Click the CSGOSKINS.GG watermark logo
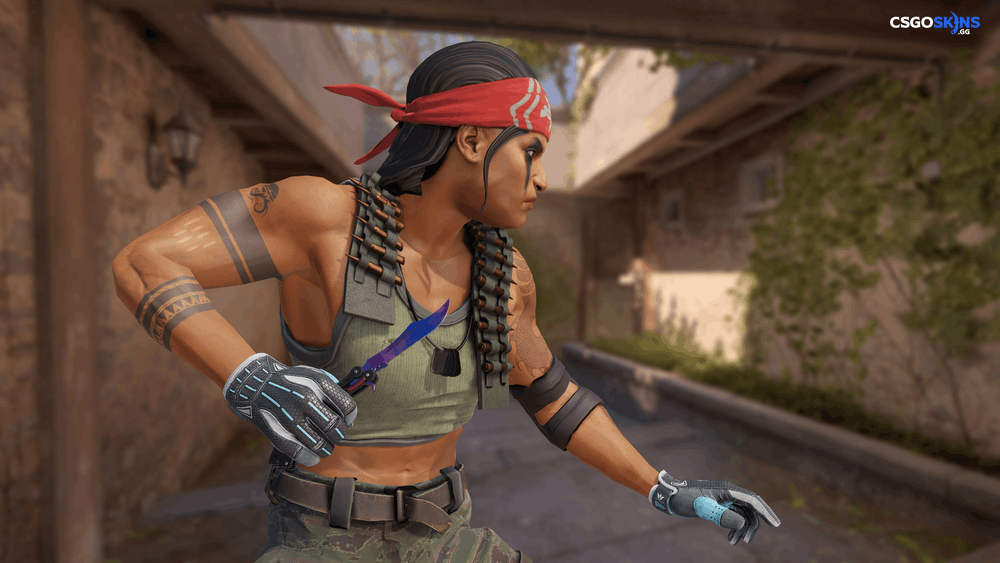This screenshot has height=563, width=1000. point(937,23)
